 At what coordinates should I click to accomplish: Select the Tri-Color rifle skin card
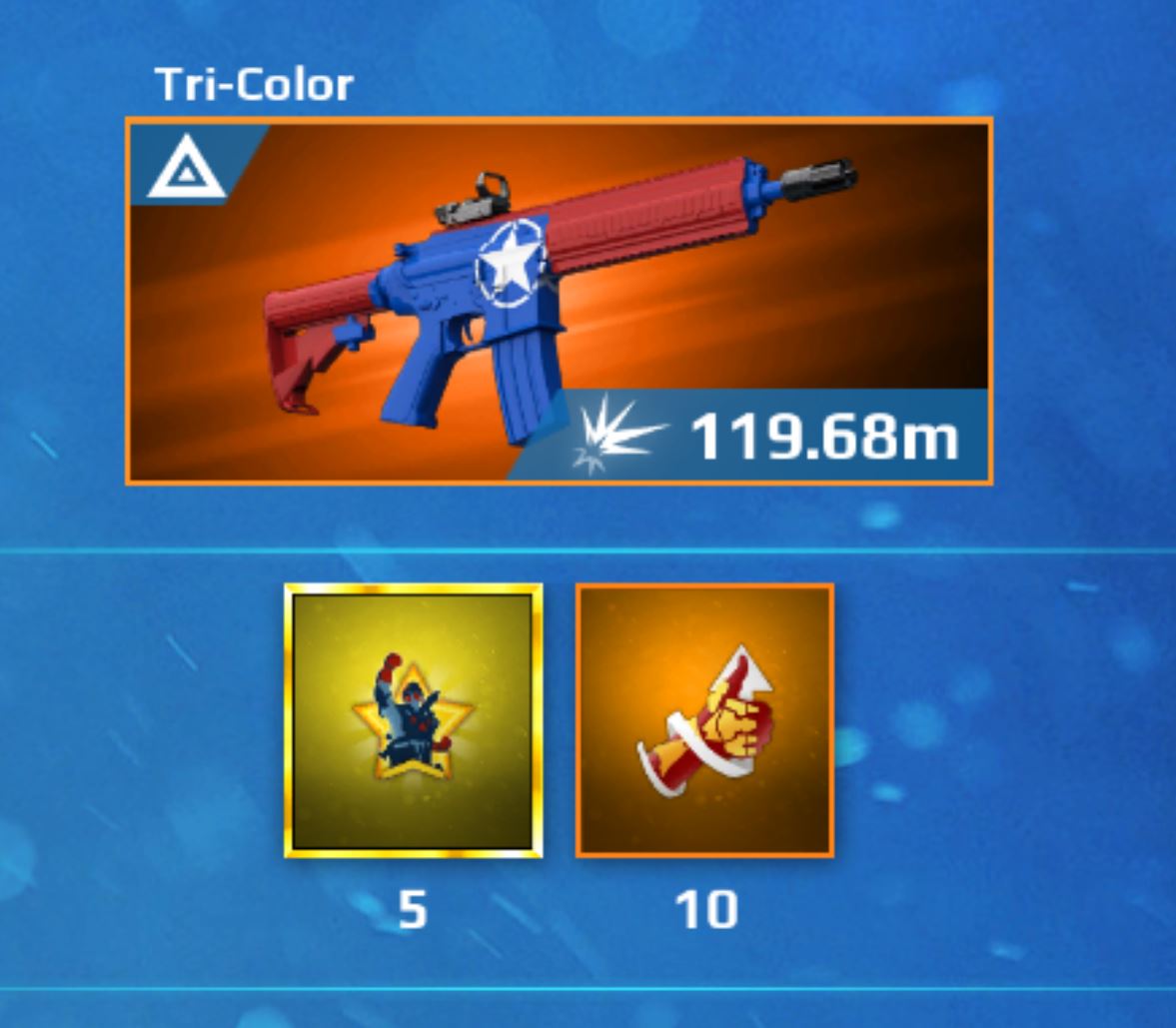pyautogui.click(x=559, y=301)
